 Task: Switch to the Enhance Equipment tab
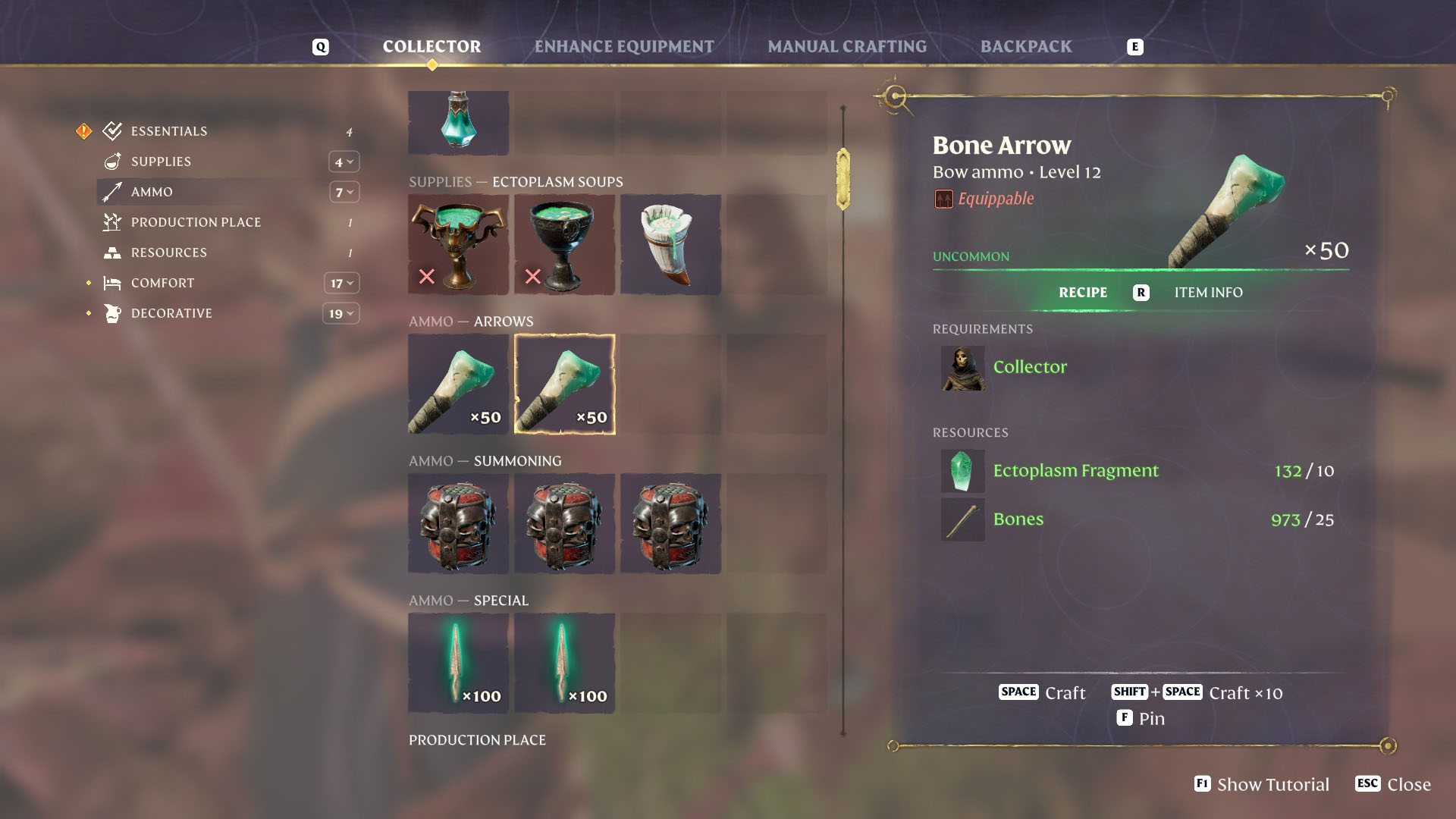[x=623, y=47]
